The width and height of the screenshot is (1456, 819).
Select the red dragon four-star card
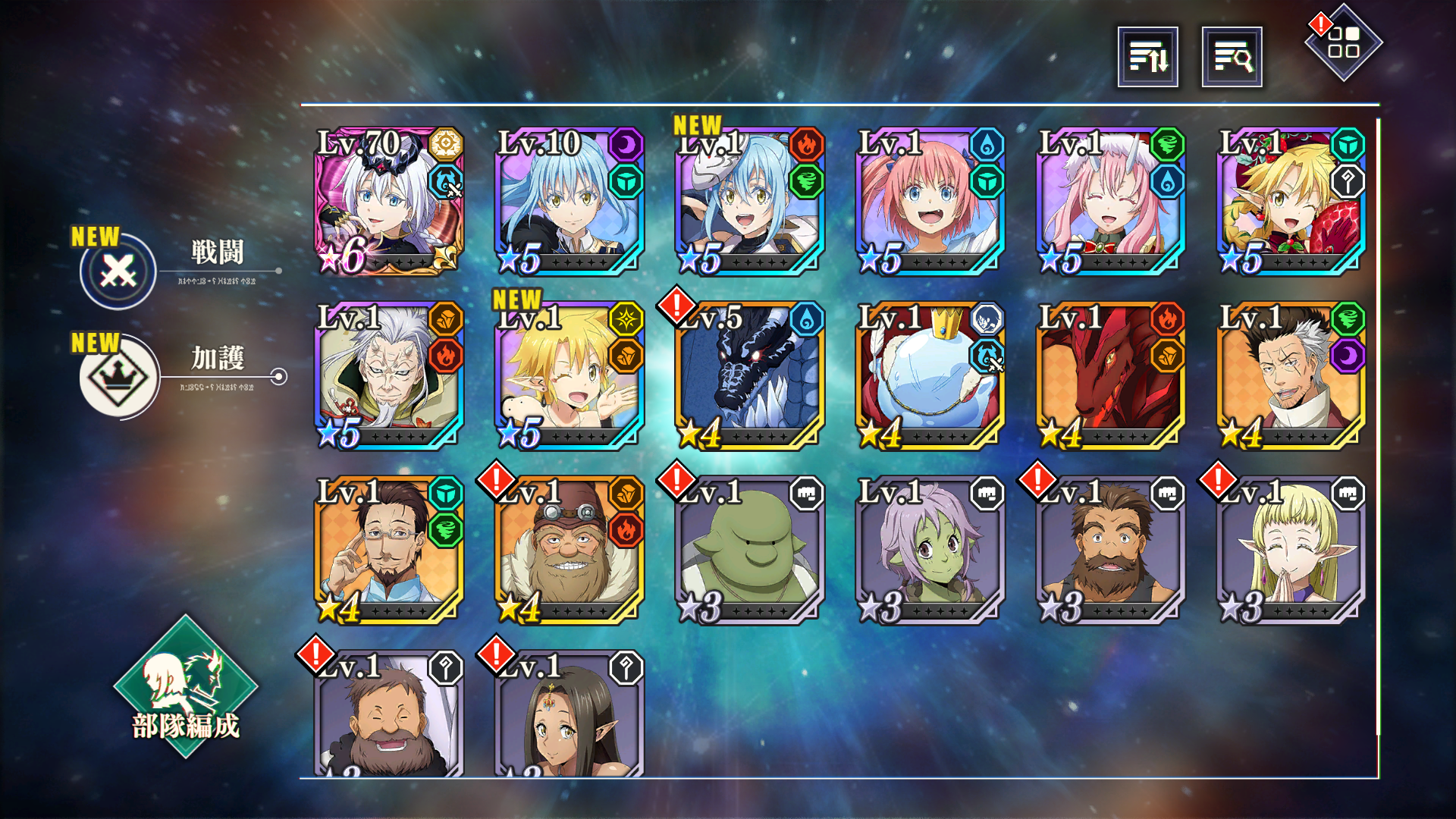[x=1110, y=376]
